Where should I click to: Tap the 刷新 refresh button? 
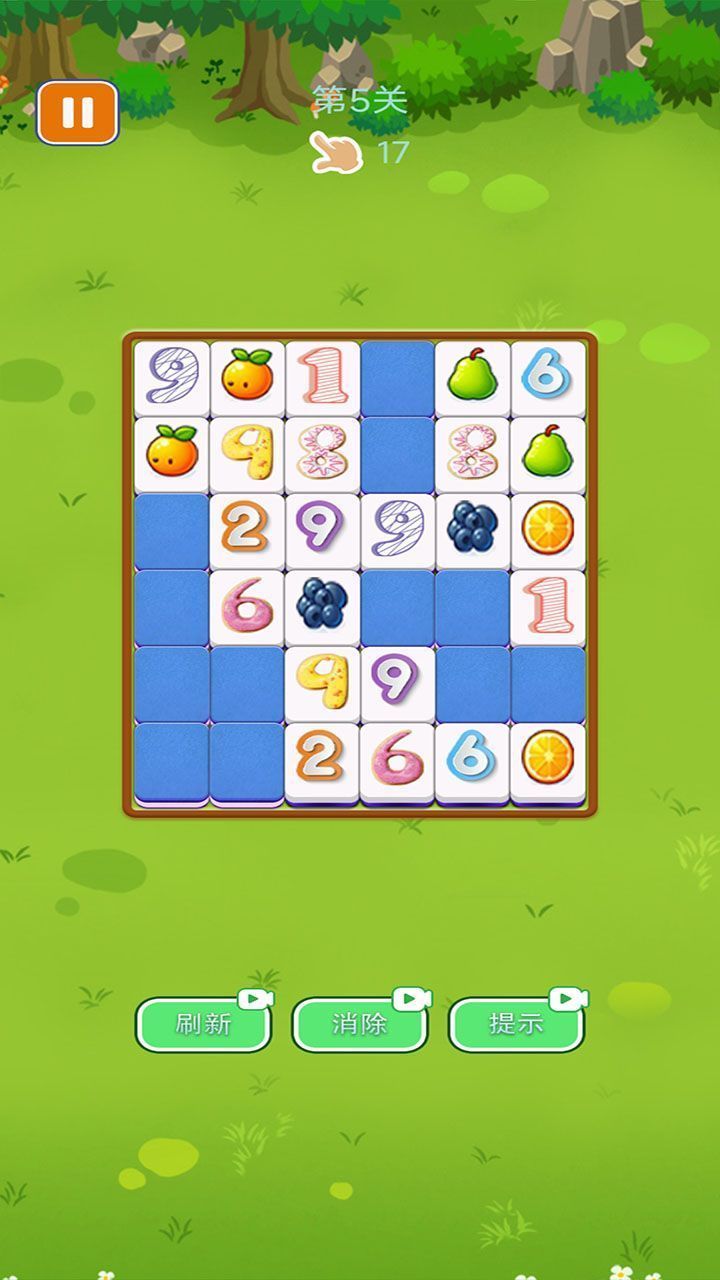coord(204,1024)
